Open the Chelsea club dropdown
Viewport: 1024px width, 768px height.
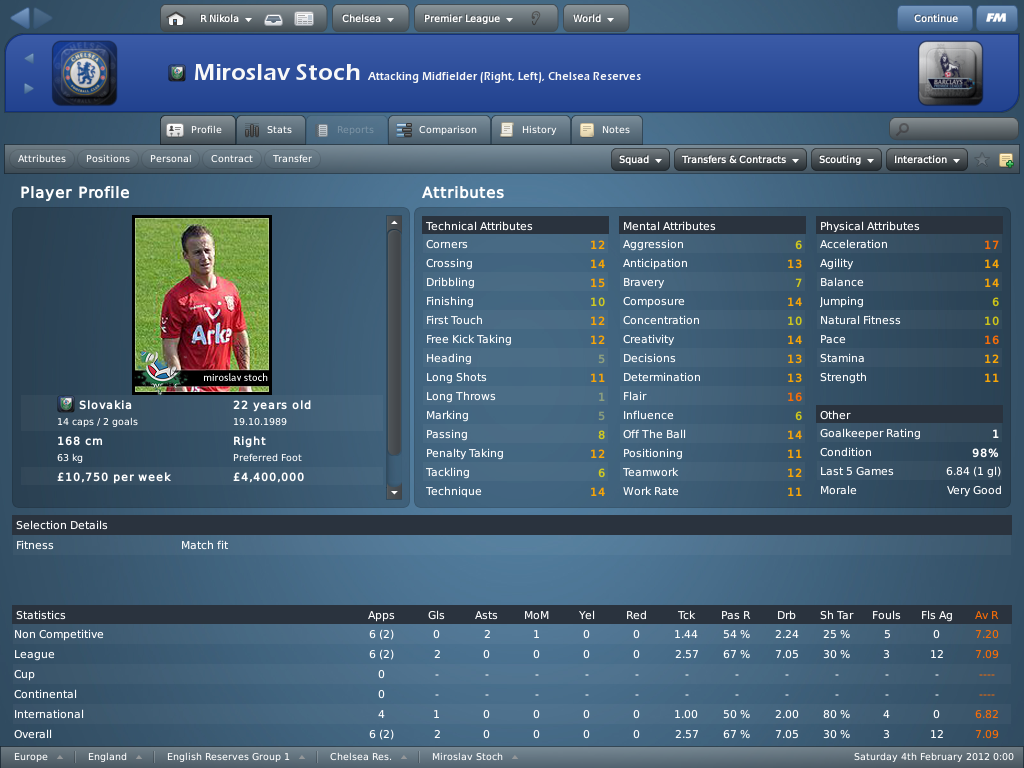[x=369, y=18]
